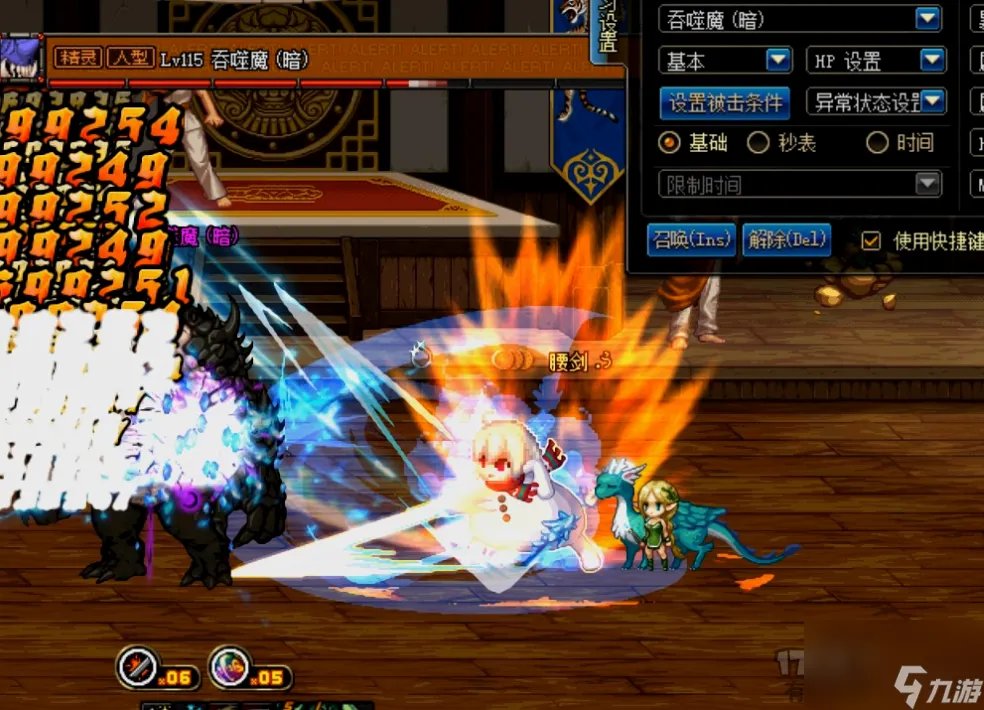
Task: Open the 限制时间 dropdown
Action: tap(928, 184)
